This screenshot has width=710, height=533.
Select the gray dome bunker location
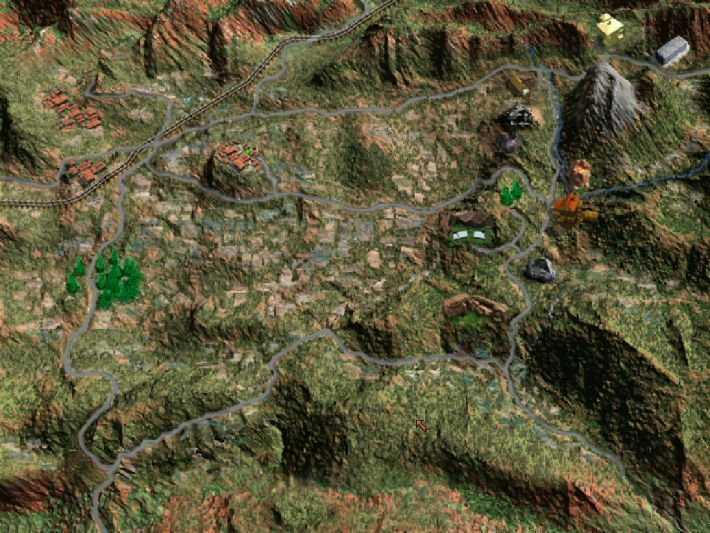point(540,269)
